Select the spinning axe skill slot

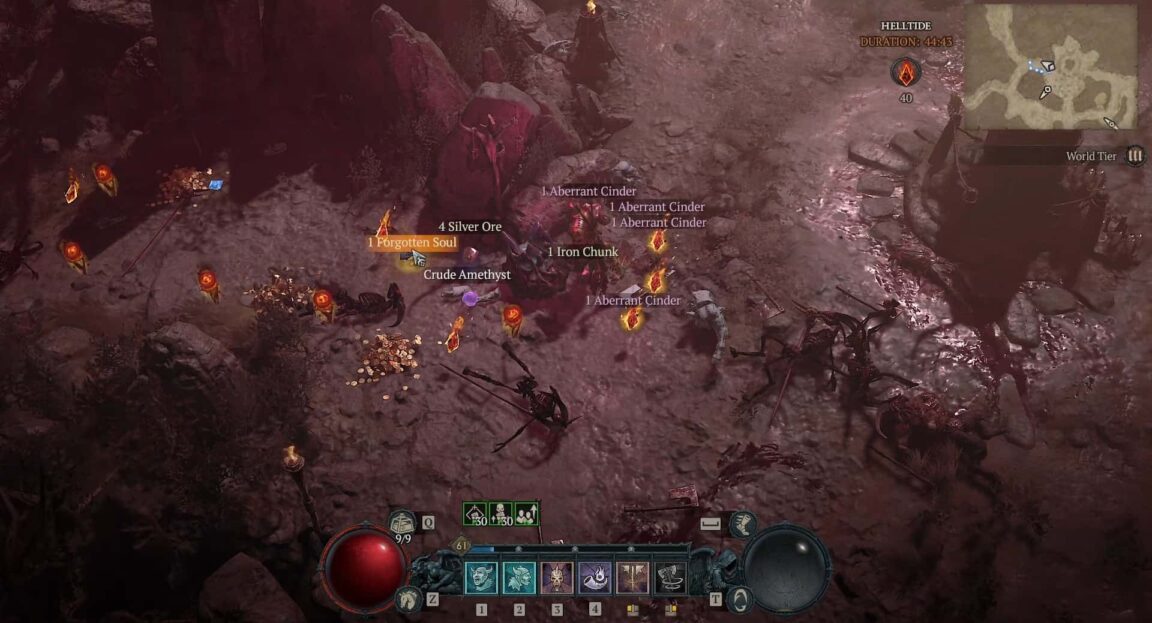click(670, 578)
